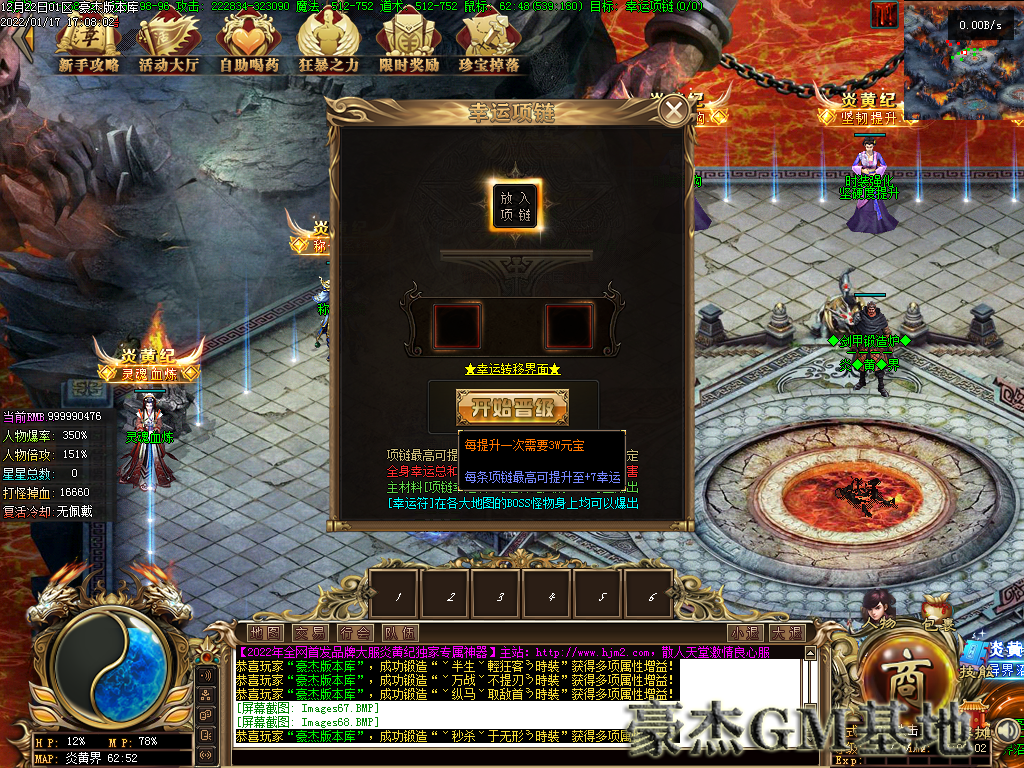Close the 幸运项链 dialog window
Screen dimensions: 1024x768
[x=675, y=109]
